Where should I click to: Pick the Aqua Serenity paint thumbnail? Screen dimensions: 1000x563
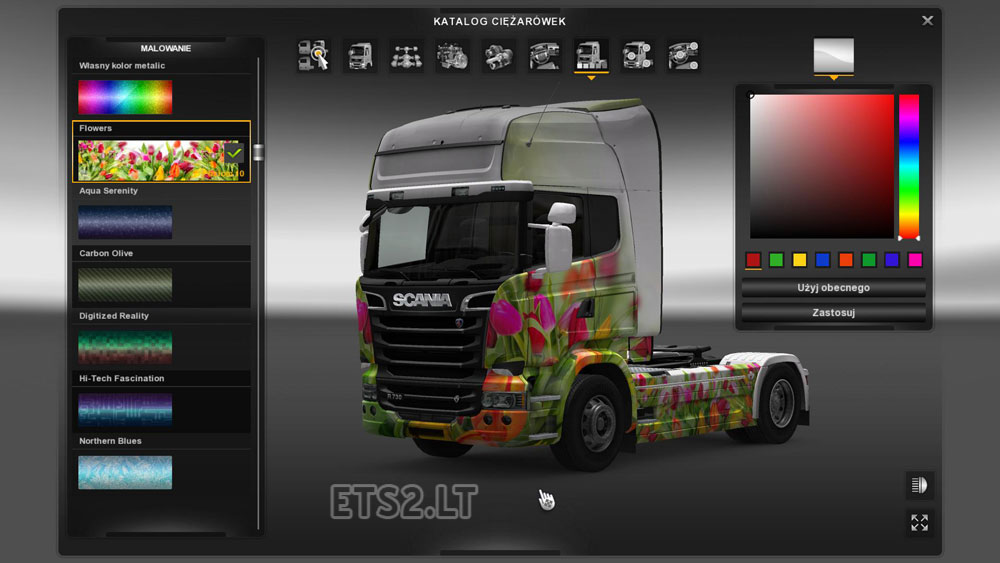tap(125, 222)
